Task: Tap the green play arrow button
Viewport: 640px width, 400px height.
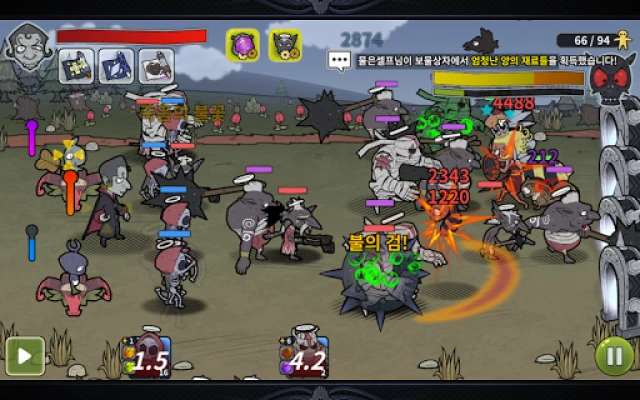Action: pyautogui.click(x=25, y=355)
